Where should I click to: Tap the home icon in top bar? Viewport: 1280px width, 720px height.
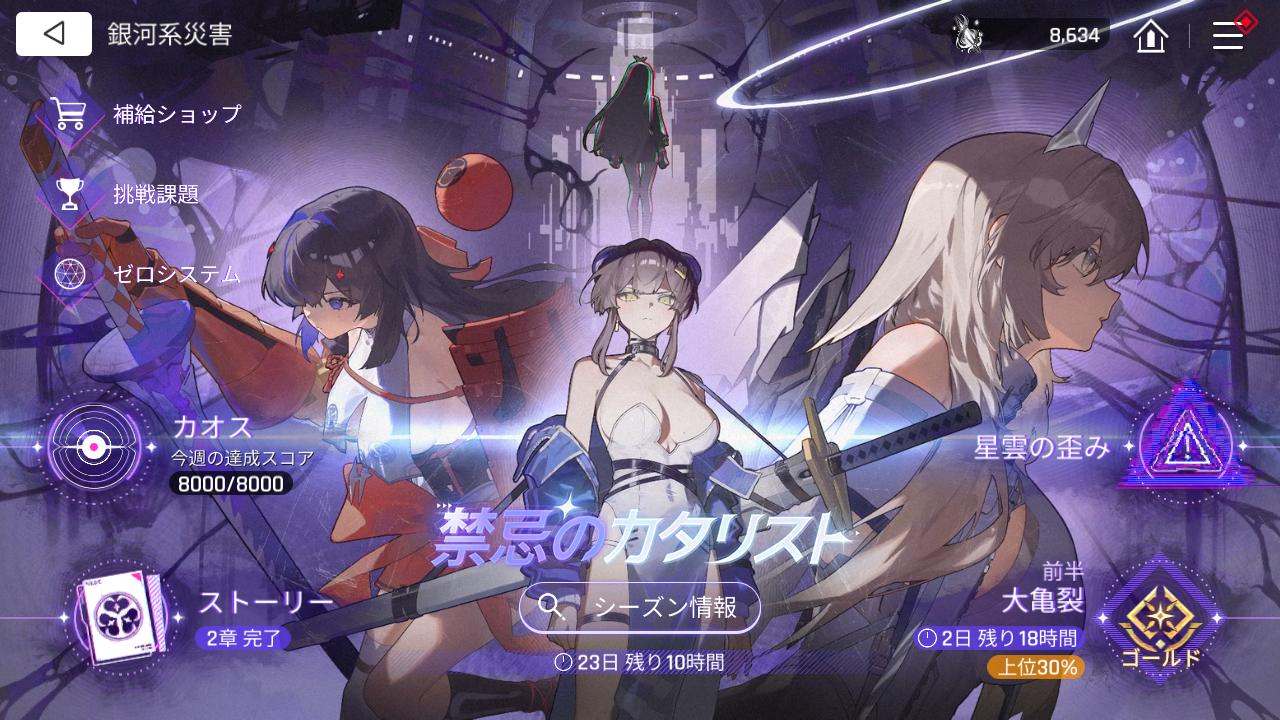(x=1149, y=35)
